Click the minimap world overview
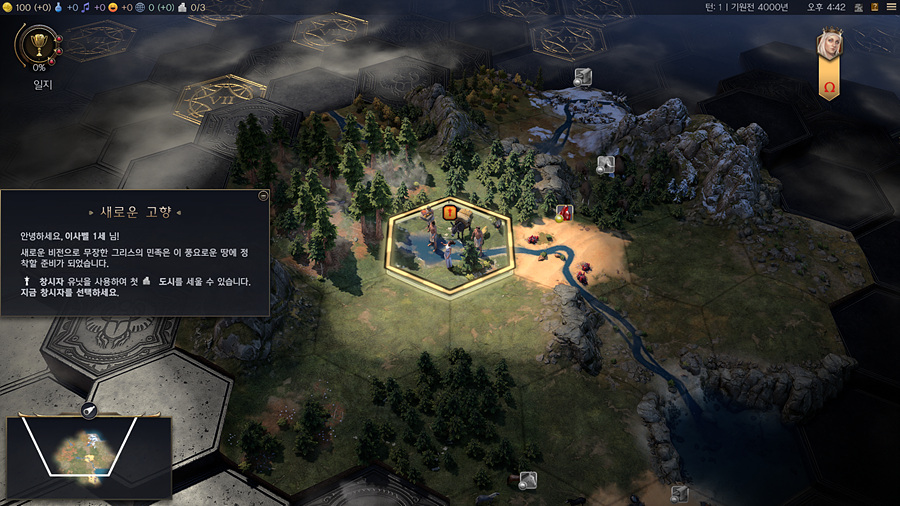Image resolution: width=900 pixels, height=506 pixels. (90, 455)
